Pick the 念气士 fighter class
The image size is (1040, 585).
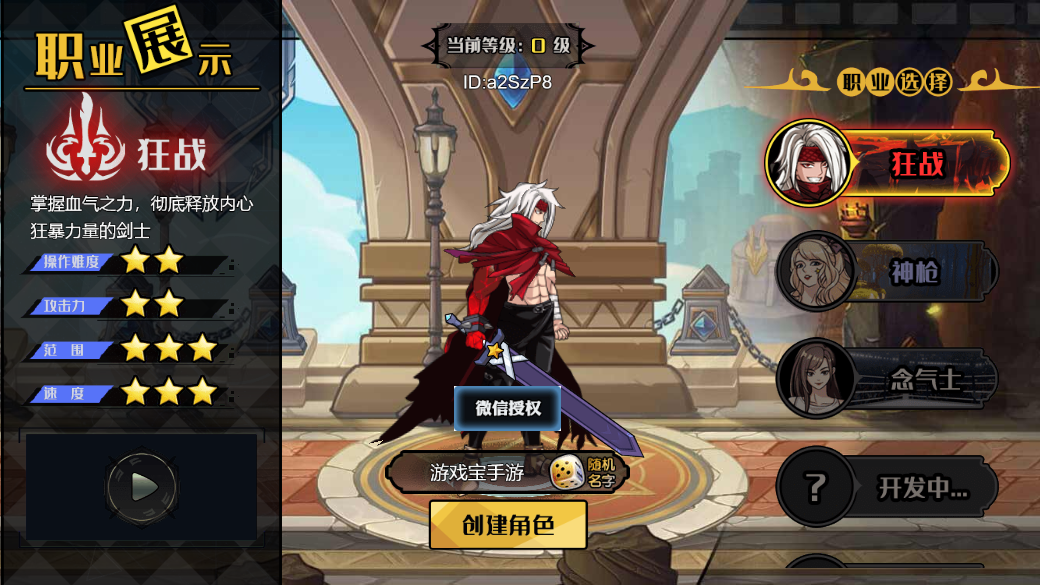pyautogui.click(x=888, y=378)
